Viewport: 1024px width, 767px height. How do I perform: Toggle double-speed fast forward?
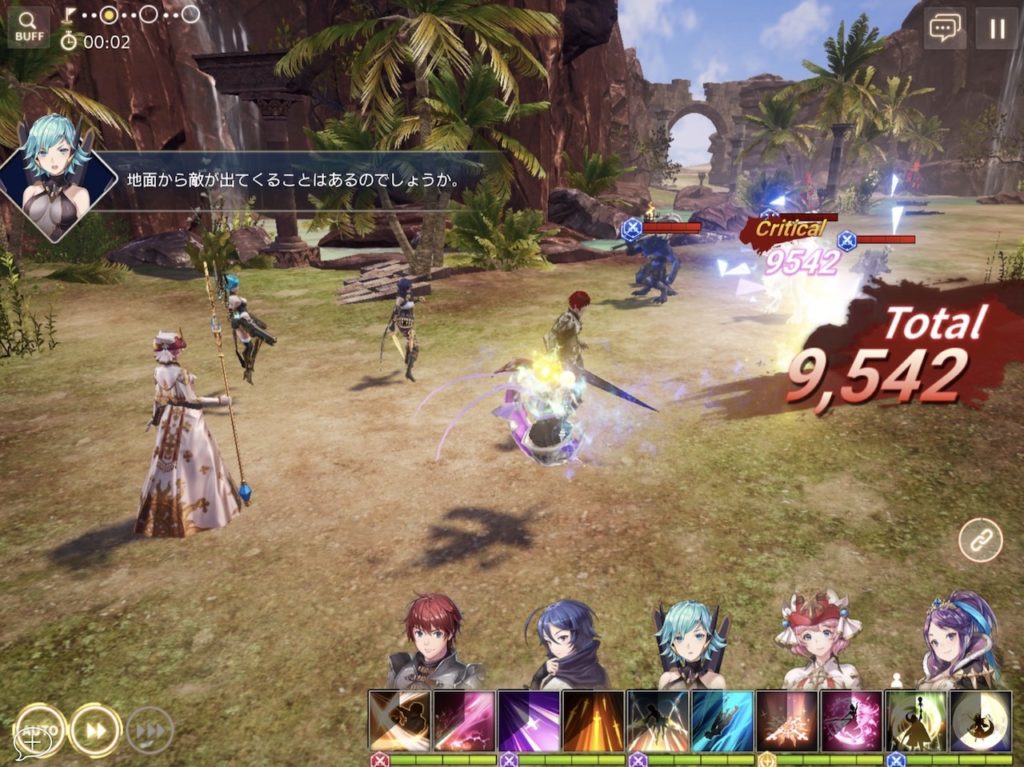[x=96, y=731]
